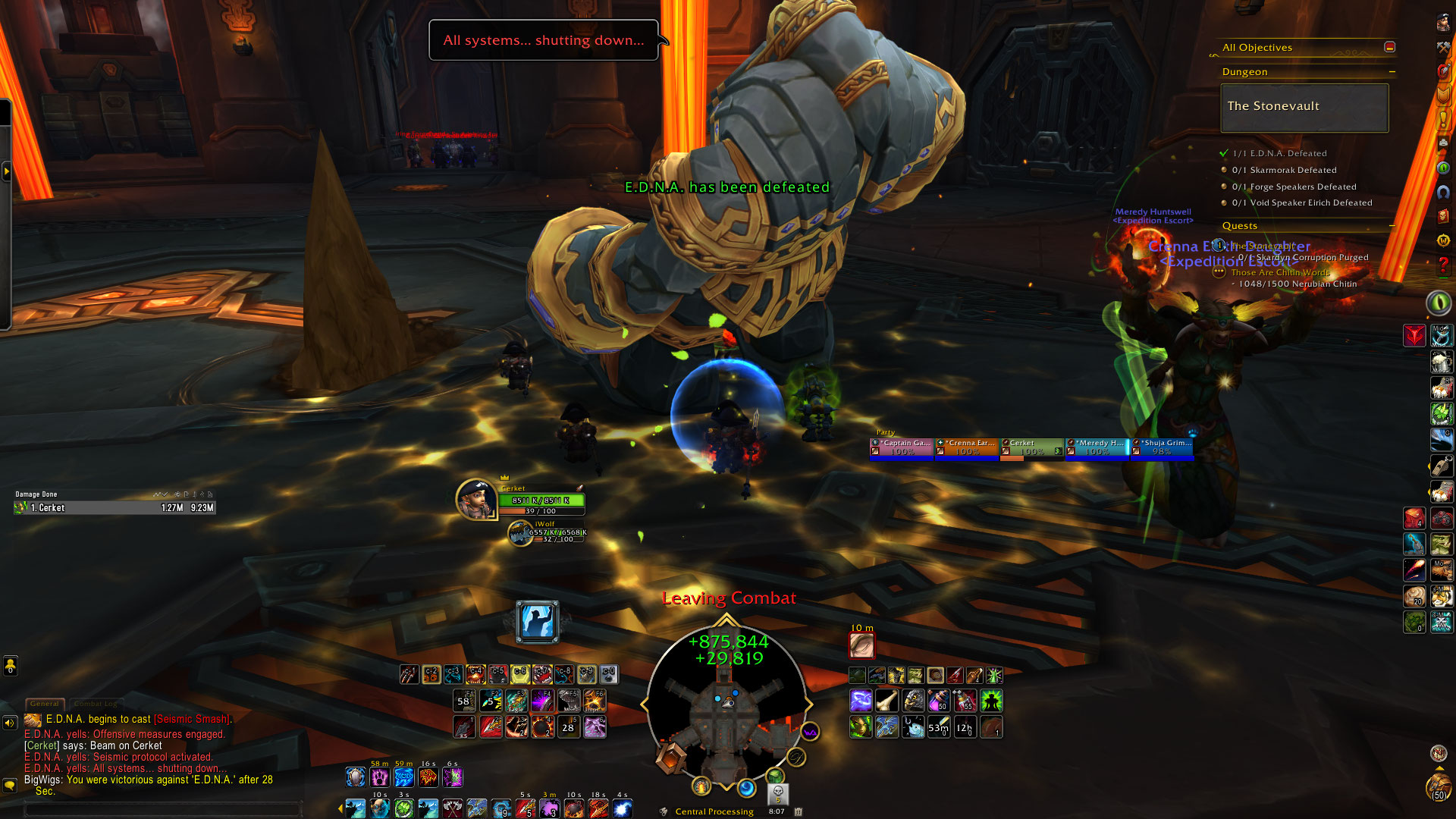Image resolution: width=1456 pixels, height=819 pixels.
Task: Collapse the Quests tracker section
Action: point(1392,226)
